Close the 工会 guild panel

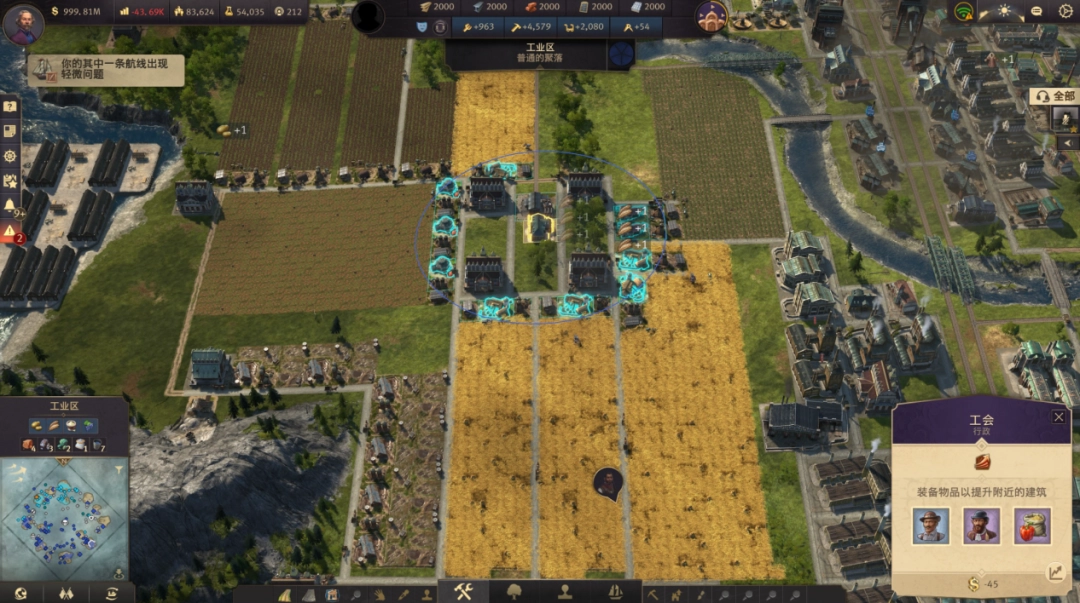pyautogui.click(x=1058, y=417)
